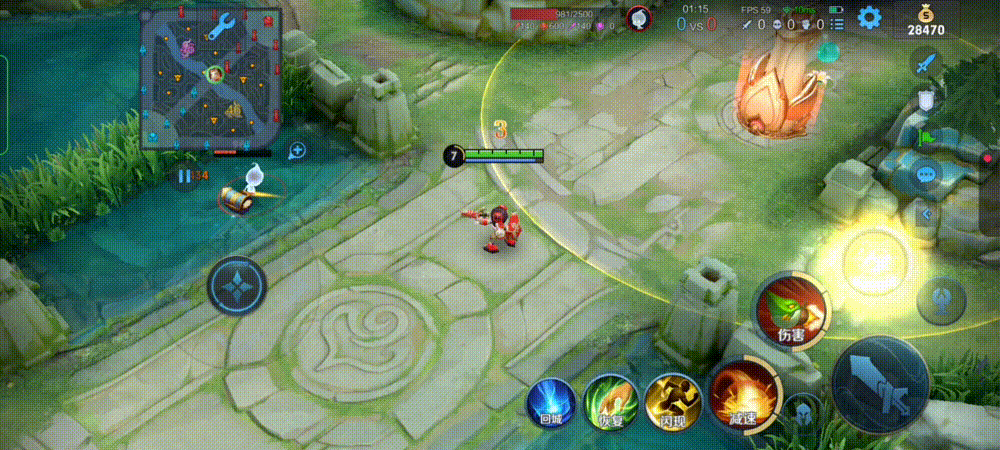Use the 恢复 restore skill
The width and height of the screenshot is (1000, 450).
(612, 402)
